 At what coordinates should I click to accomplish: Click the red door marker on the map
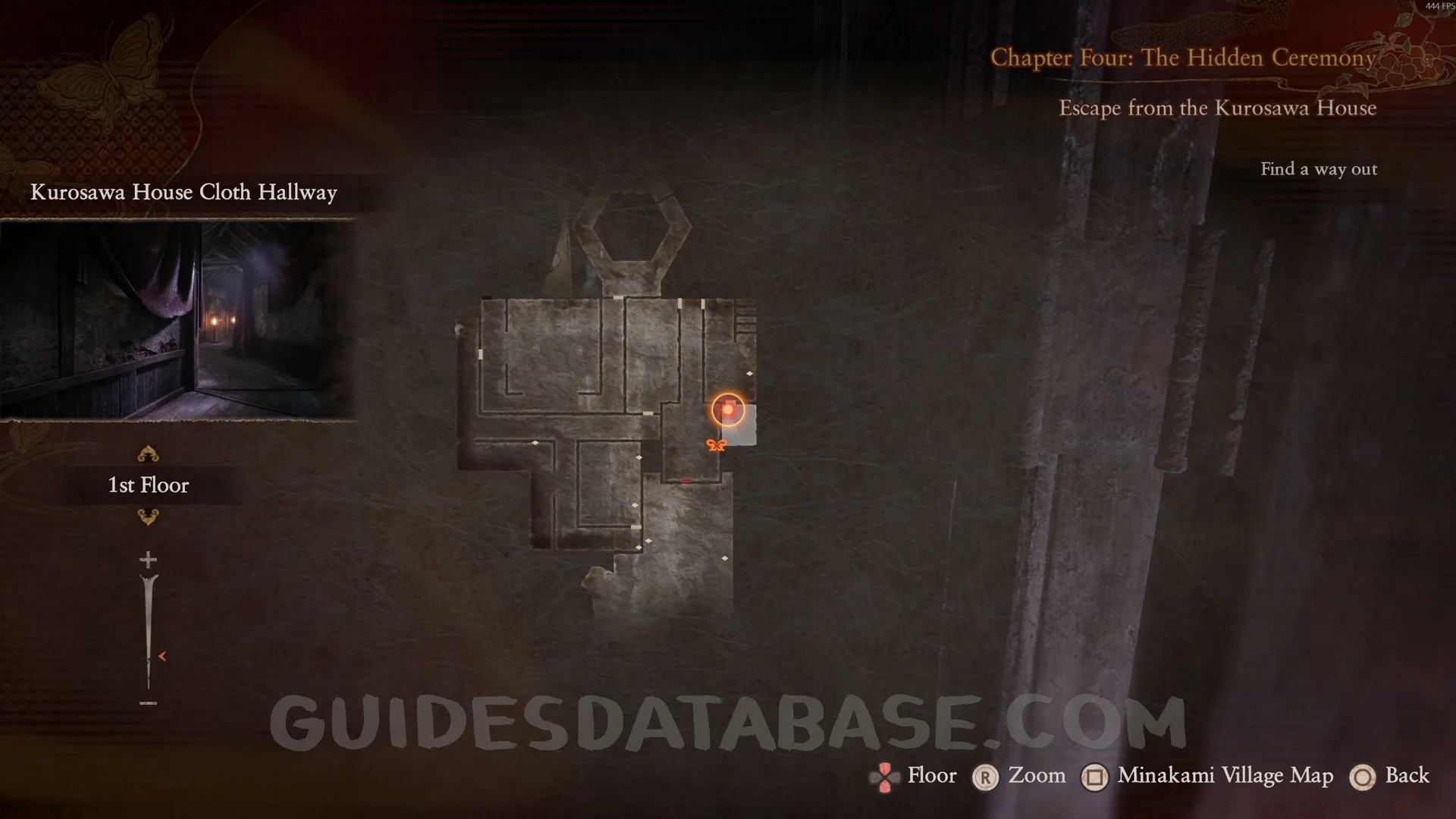(x=686, y=481)
